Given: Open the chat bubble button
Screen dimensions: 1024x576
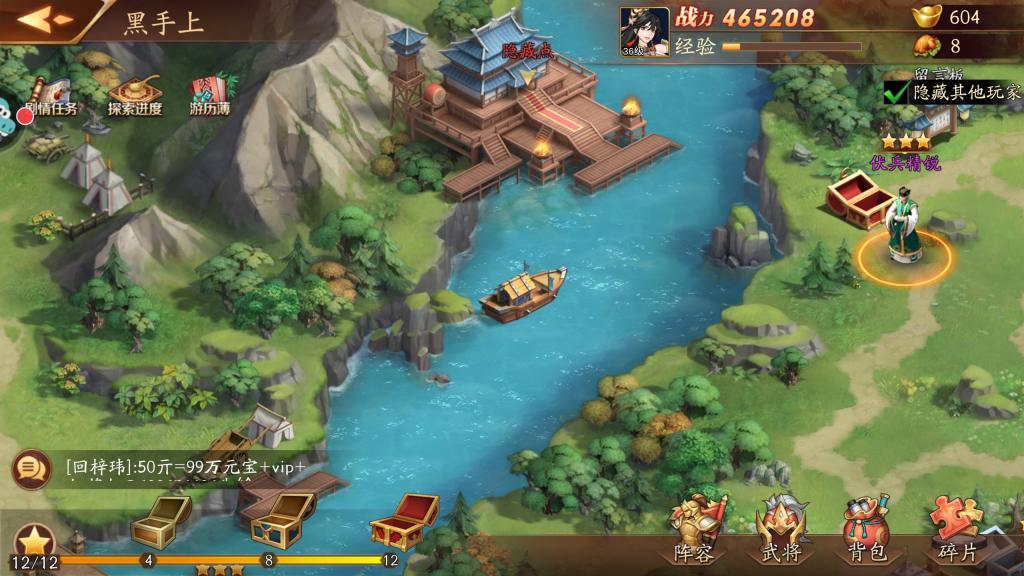Looking at the screenshot, I should (x=32, y=467).
